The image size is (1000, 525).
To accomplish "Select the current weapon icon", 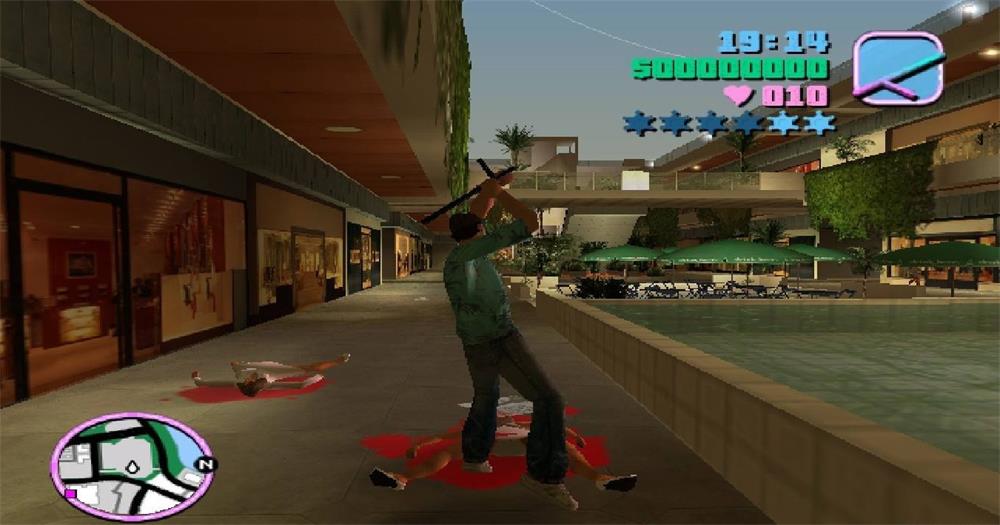I will pos(898,68).
